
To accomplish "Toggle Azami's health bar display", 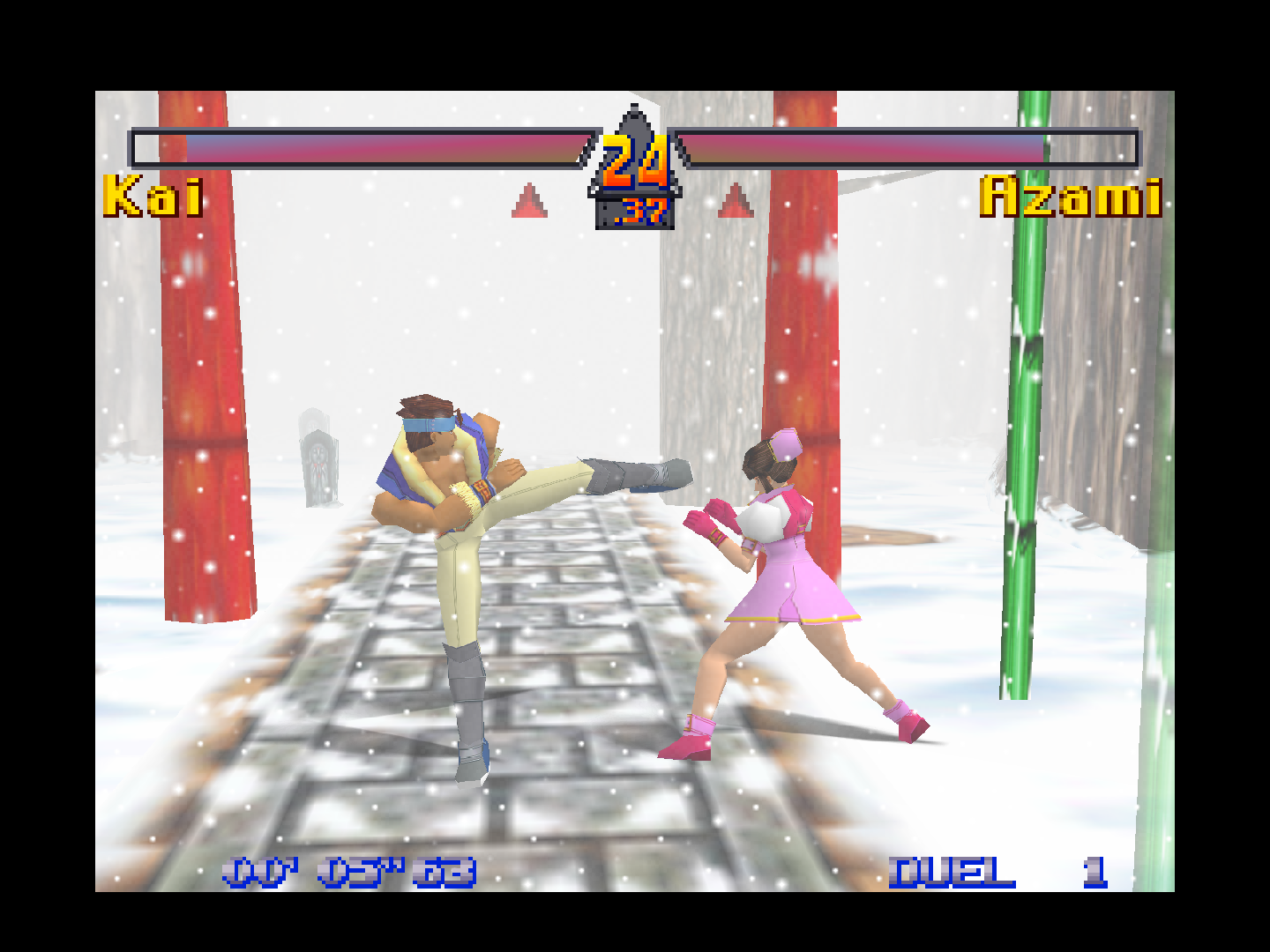I will coord(908,148).
